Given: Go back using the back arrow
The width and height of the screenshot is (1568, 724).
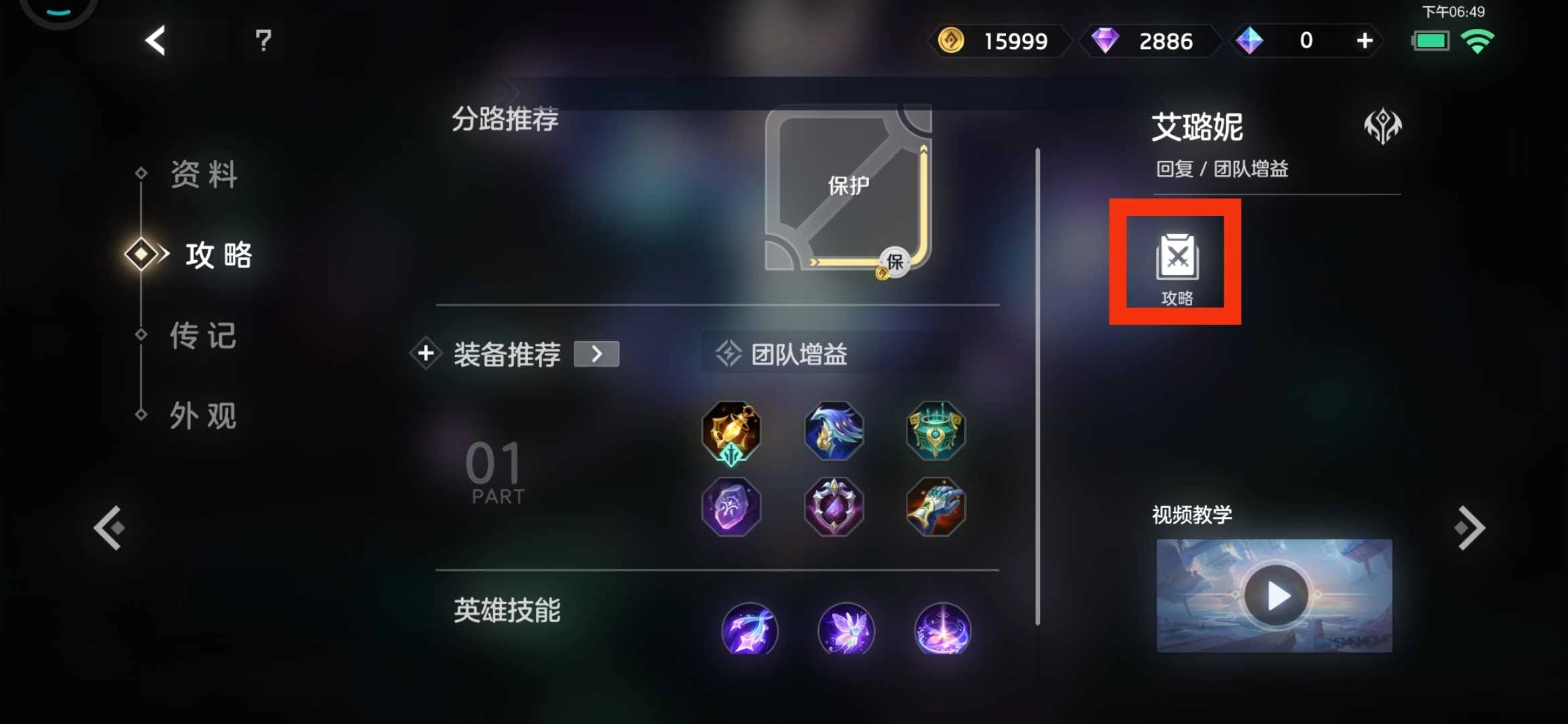Looking at the screenshot, I should (155, 41).
